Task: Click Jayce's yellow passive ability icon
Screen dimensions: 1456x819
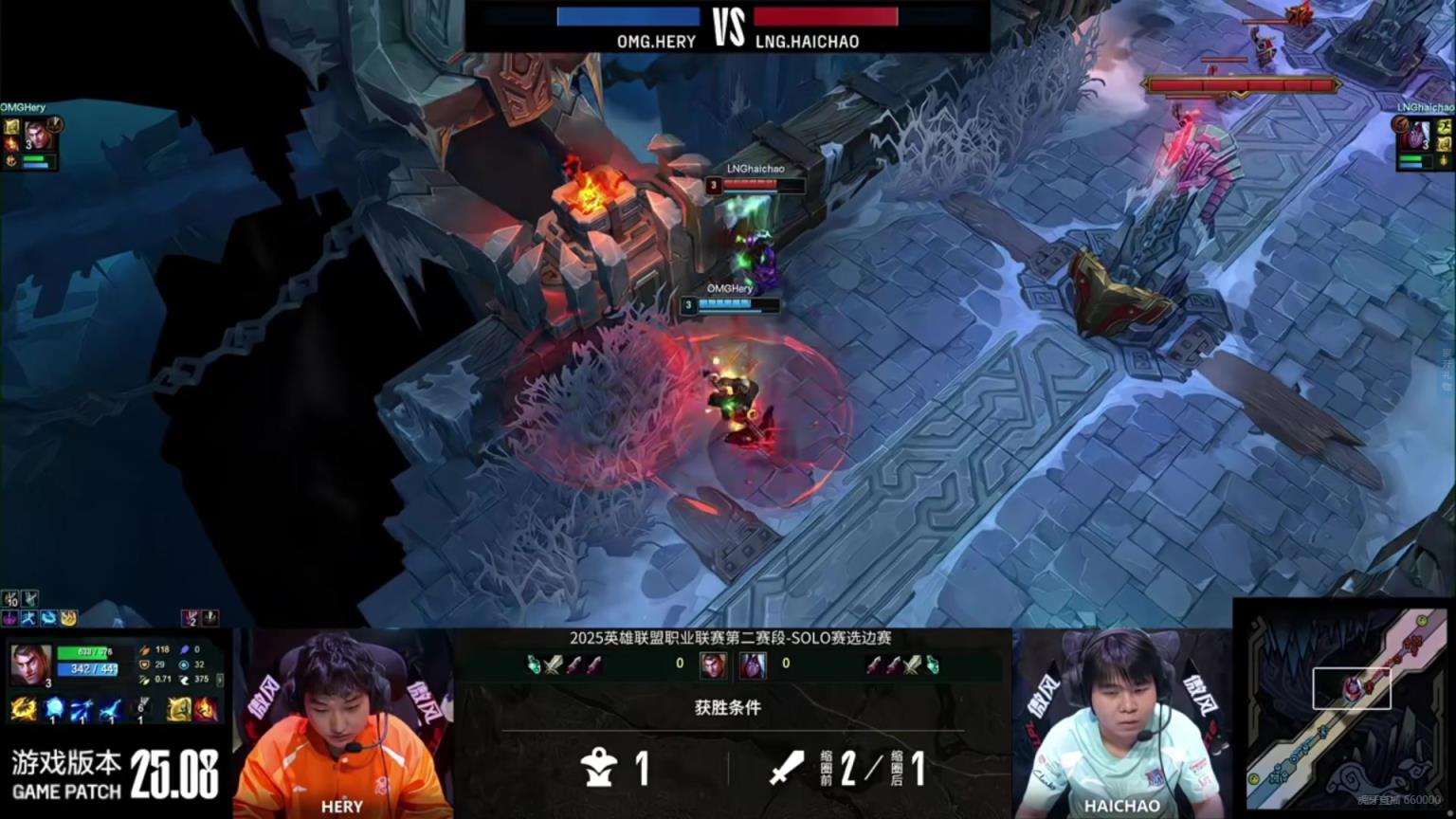Action: [24, 708]
